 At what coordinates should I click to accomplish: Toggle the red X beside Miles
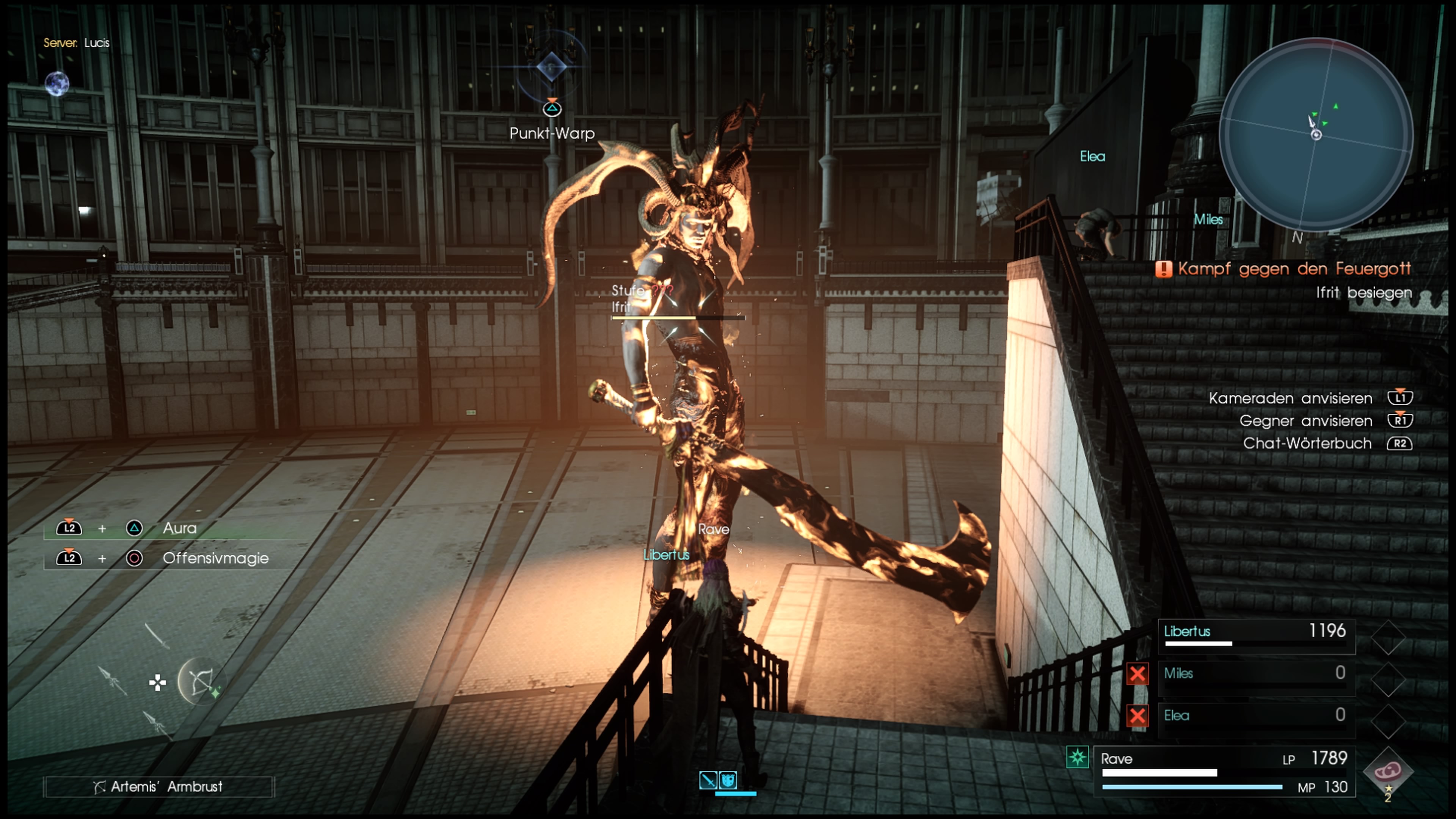(1137, 674)
